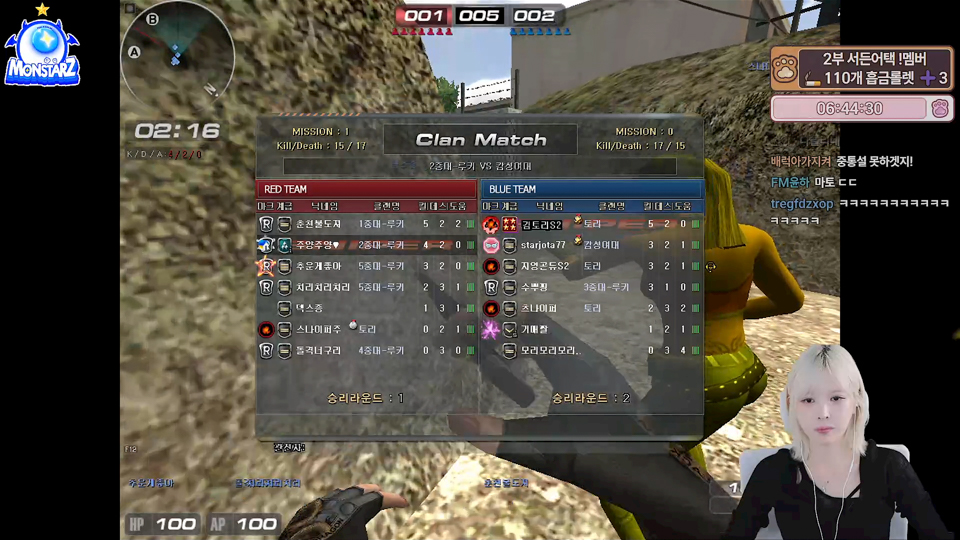The height and width of the screenshot is (540, 960).
Task: Choose the 치리치리치리 player row
Action: [366, 287]
